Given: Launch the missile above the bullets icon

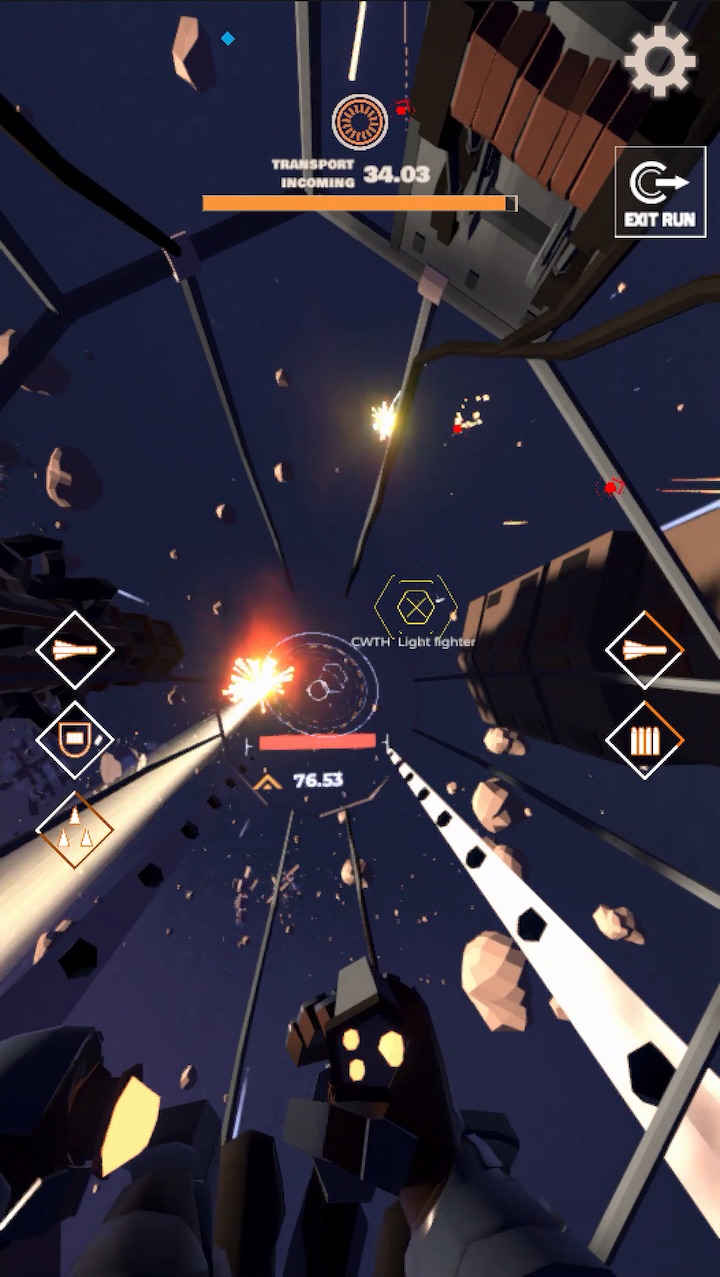Looking at the screenshot, I should tap(645, 650).
